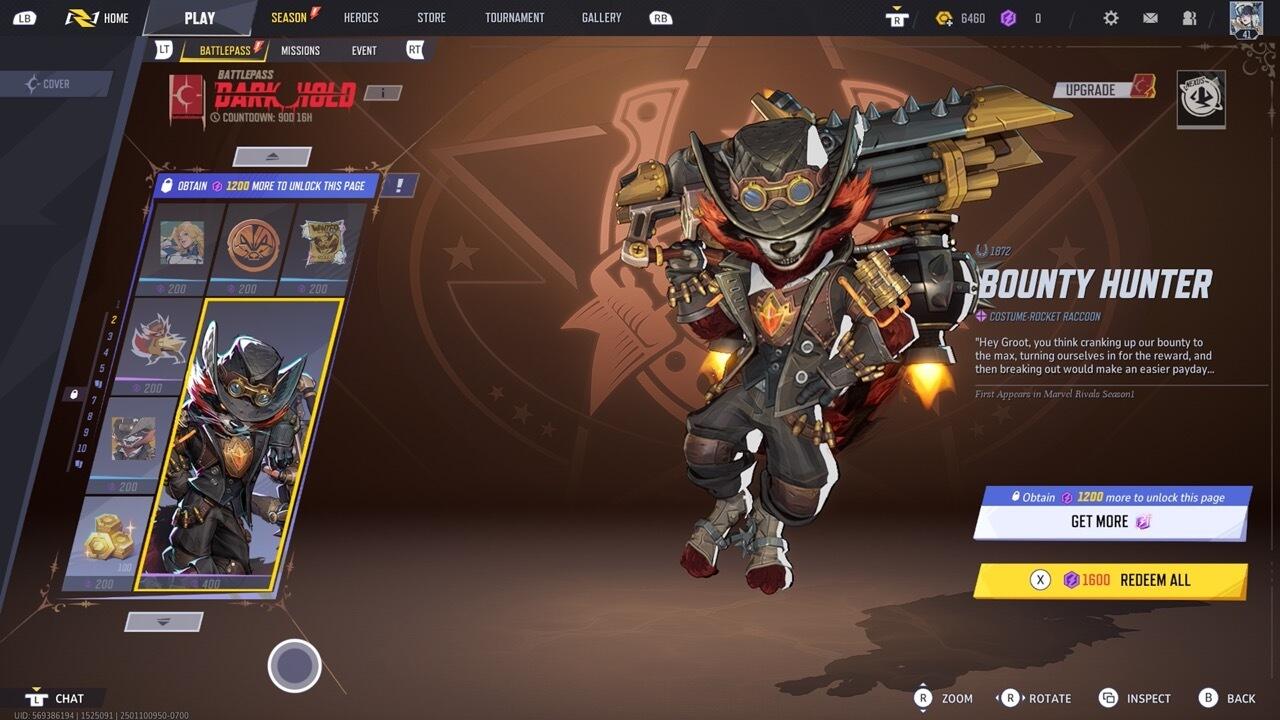Open the Play tab

pos(199,18)
